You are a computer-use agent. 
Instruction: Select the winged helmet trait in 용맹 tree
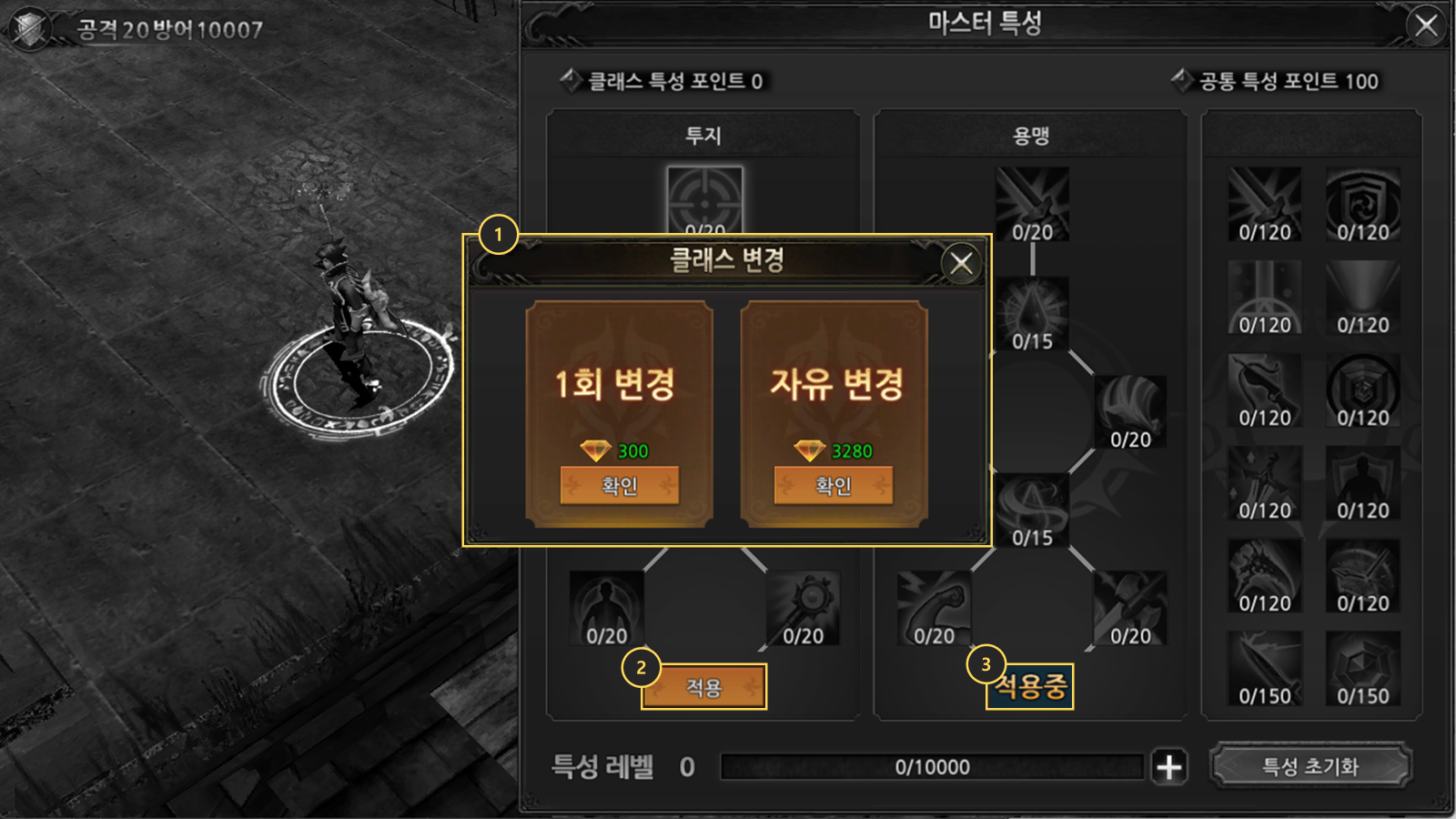click(1130, 410)
